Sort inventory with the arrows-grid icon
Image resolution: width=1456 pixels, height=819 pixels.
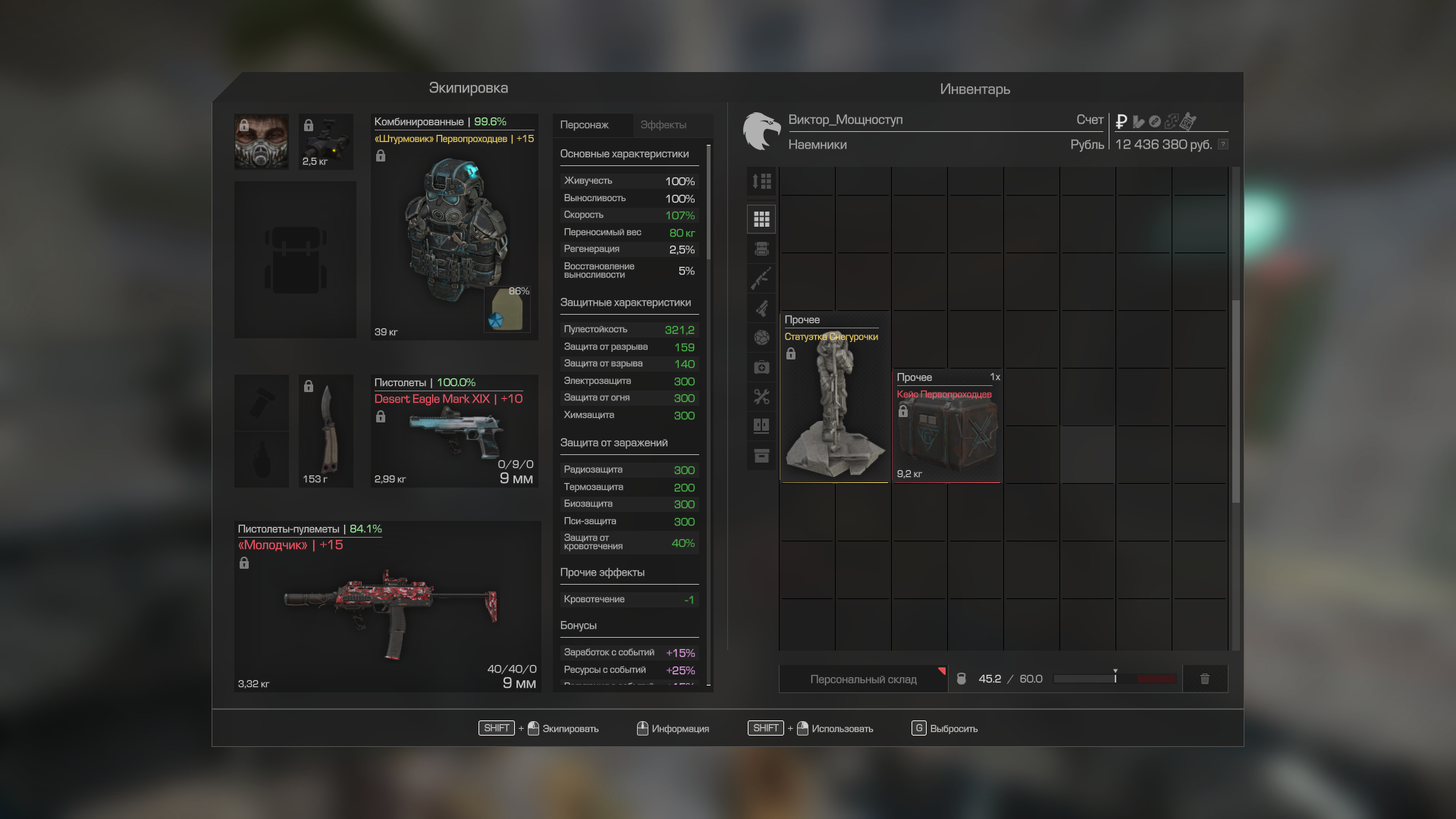pos(761,181)
